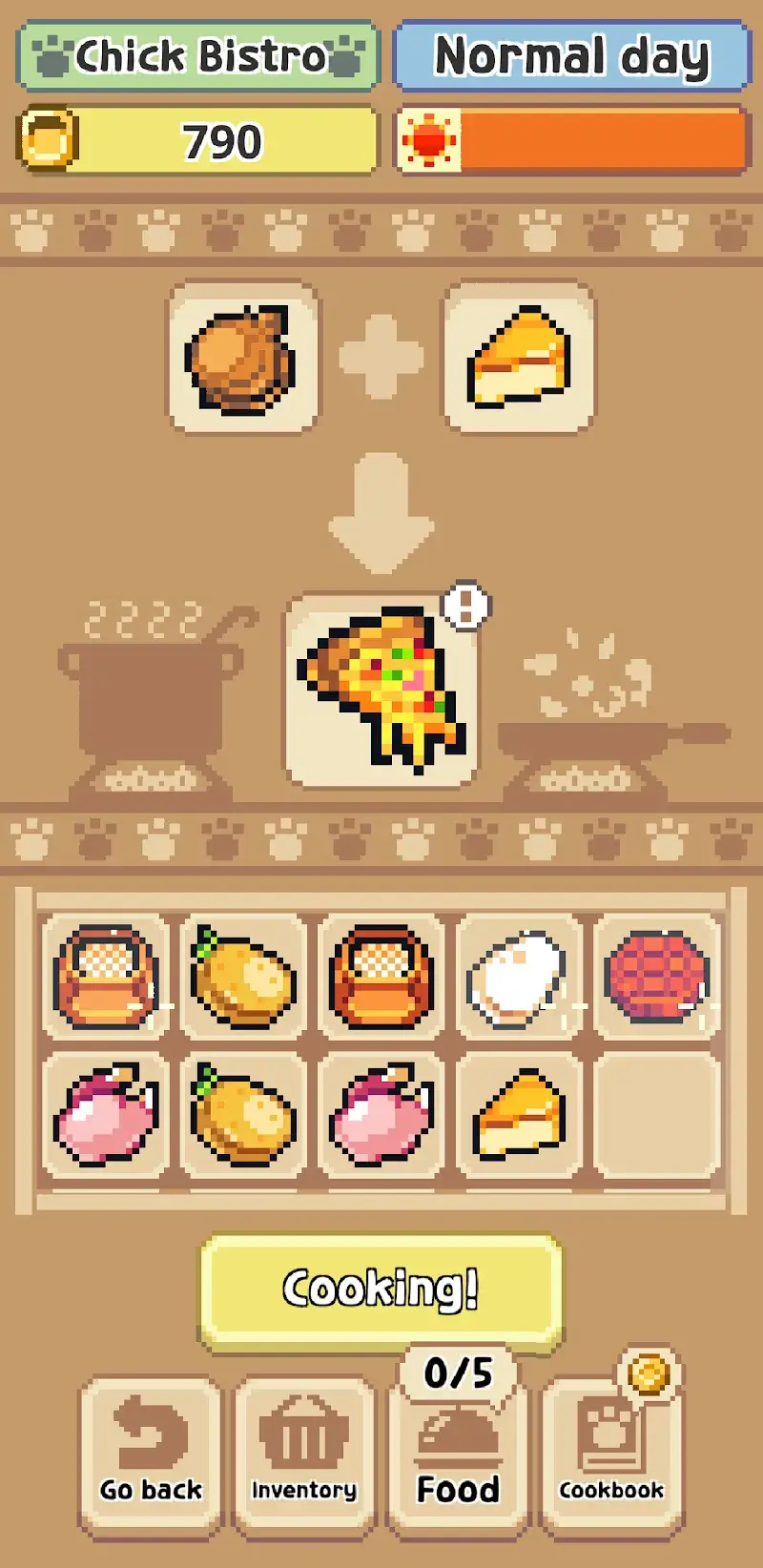Select the white egg ingredient
Viewport: 763px width, 1568px height.
[518, 978]
